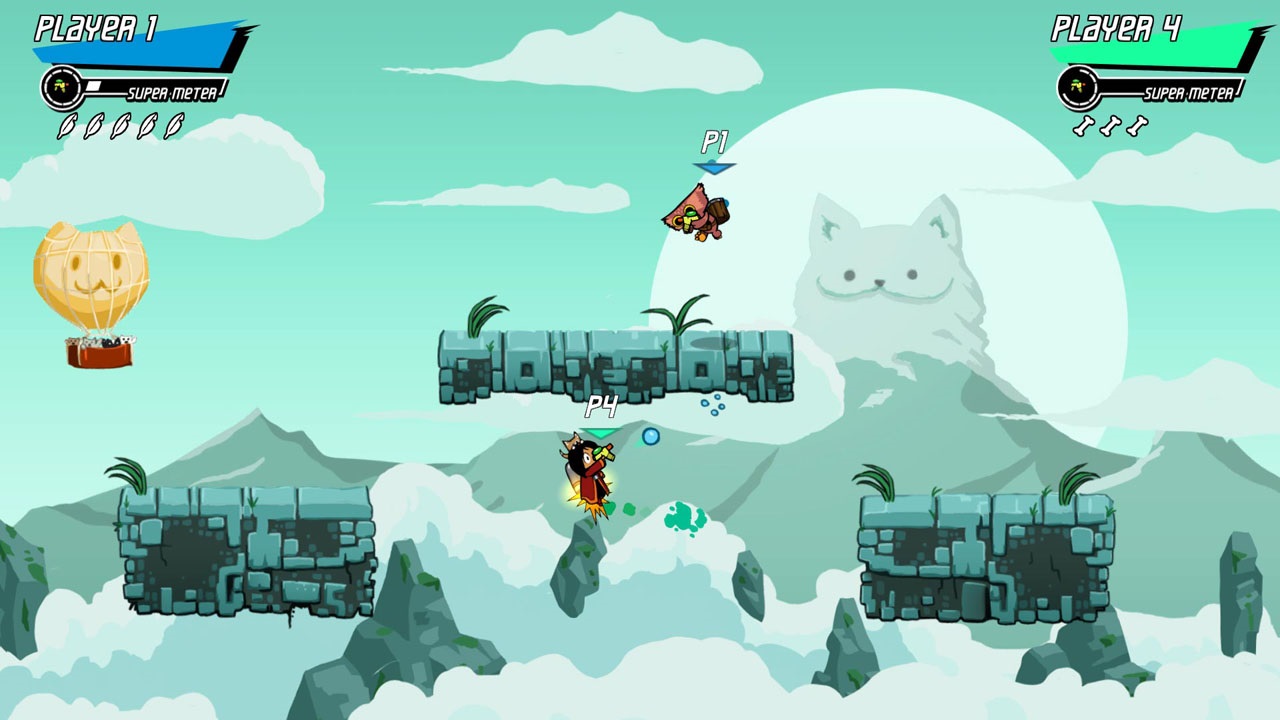Click the P4 label above the green arrow

point(602,405)
